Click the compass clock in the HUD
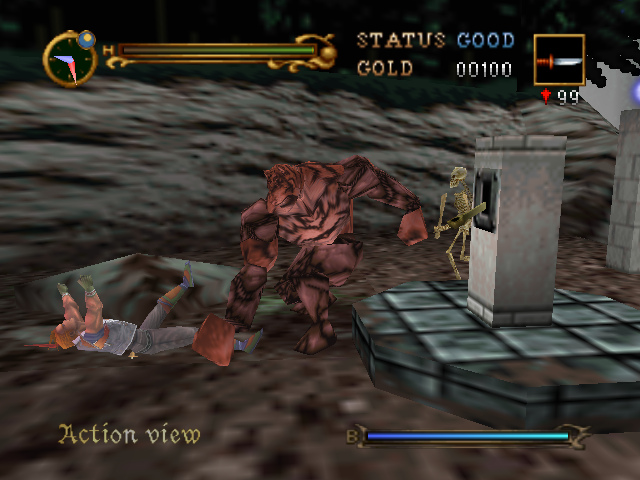 [70, 59]
